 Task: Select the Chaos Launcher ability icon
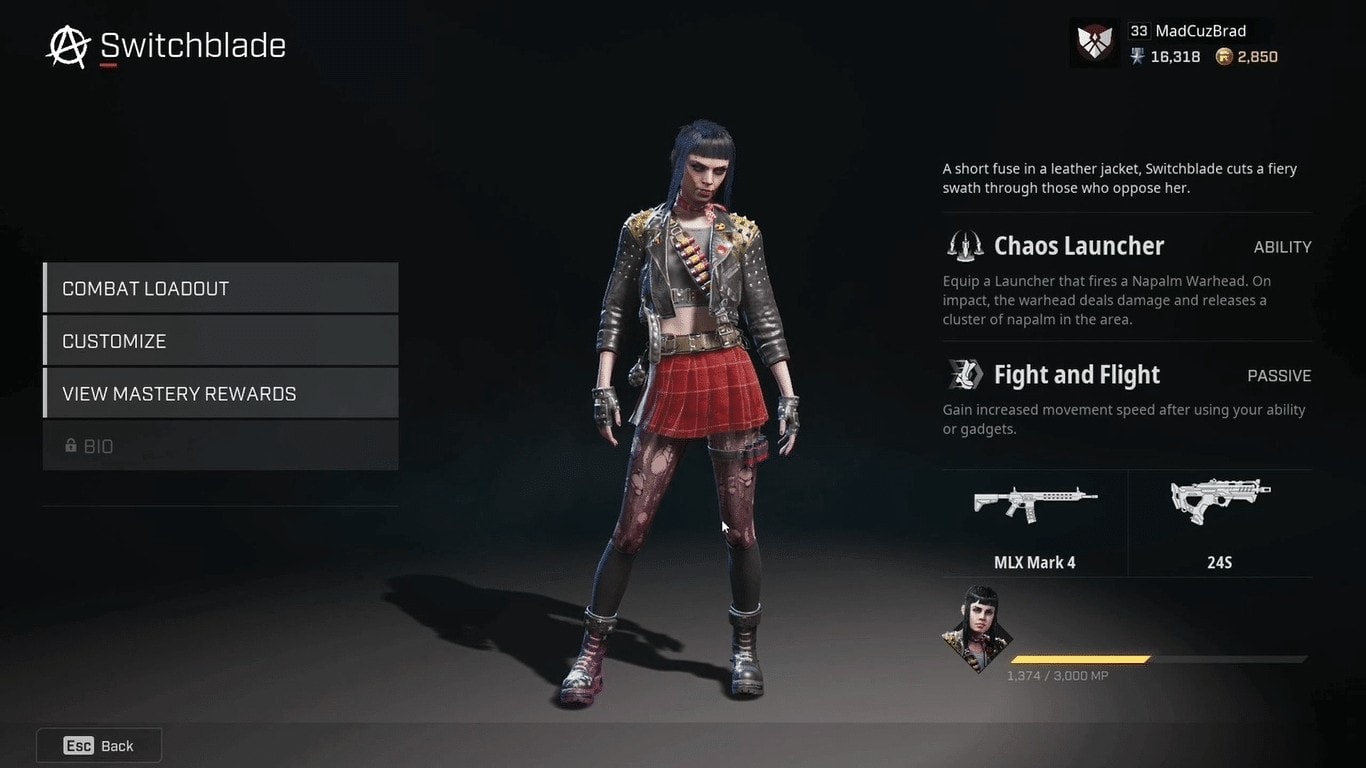[963, 245]
